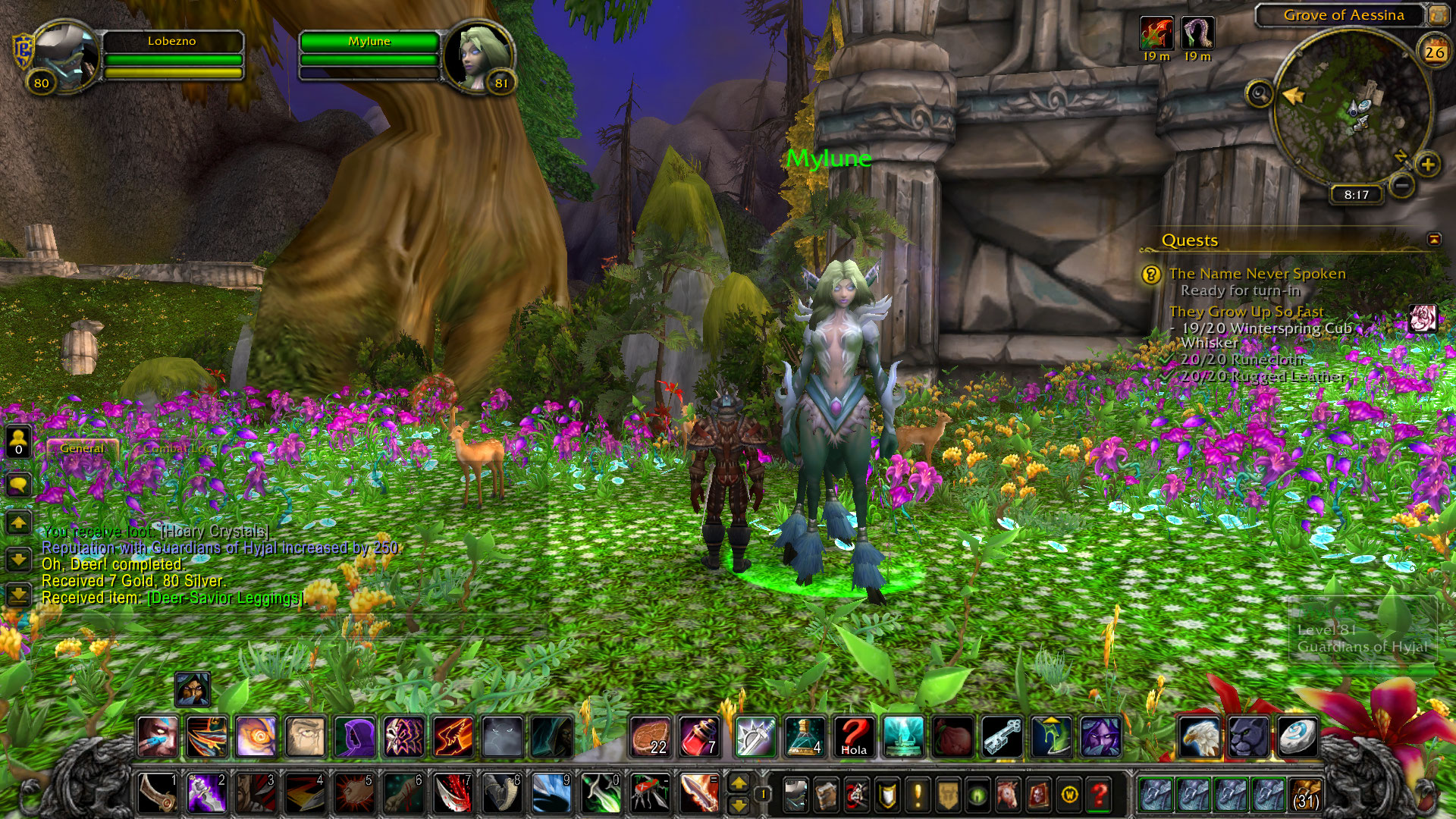Screen dimensions: 1456x819
Task: Select The Name Never Spoken quest
Action: 1257,274
